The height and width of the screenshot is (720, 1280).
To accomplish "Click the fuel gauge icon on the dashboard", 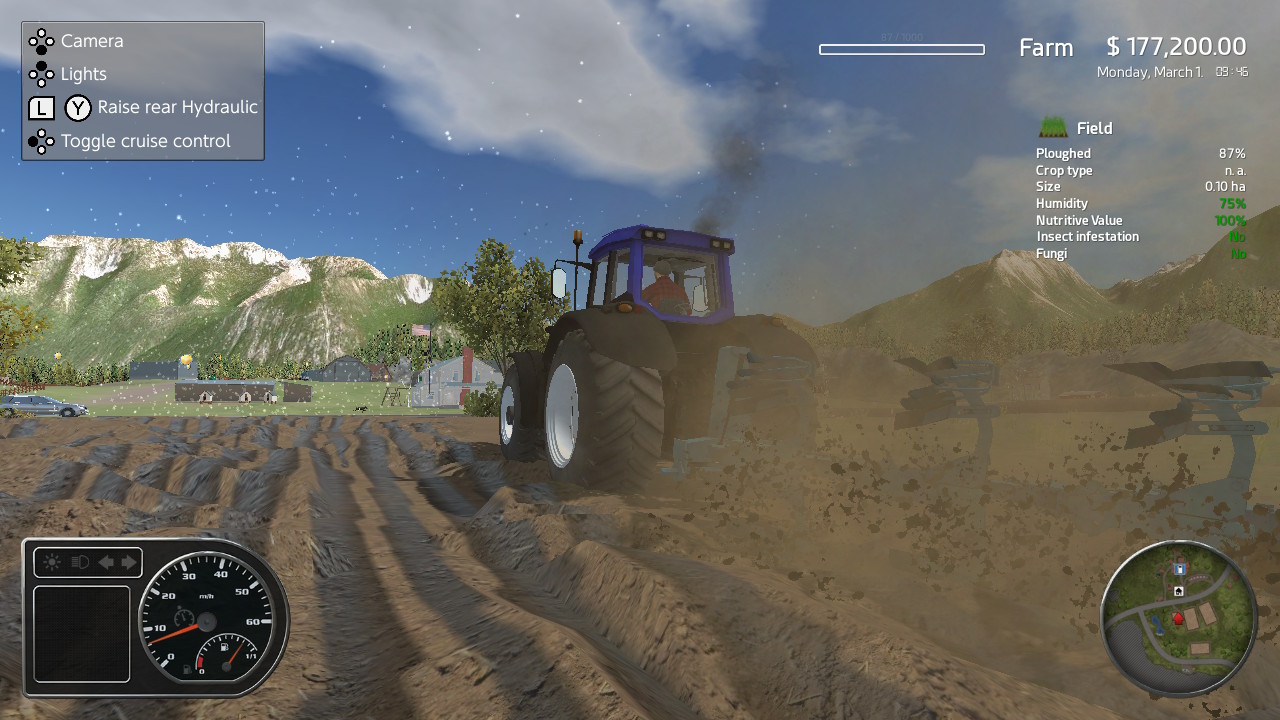I will (224, 647).
